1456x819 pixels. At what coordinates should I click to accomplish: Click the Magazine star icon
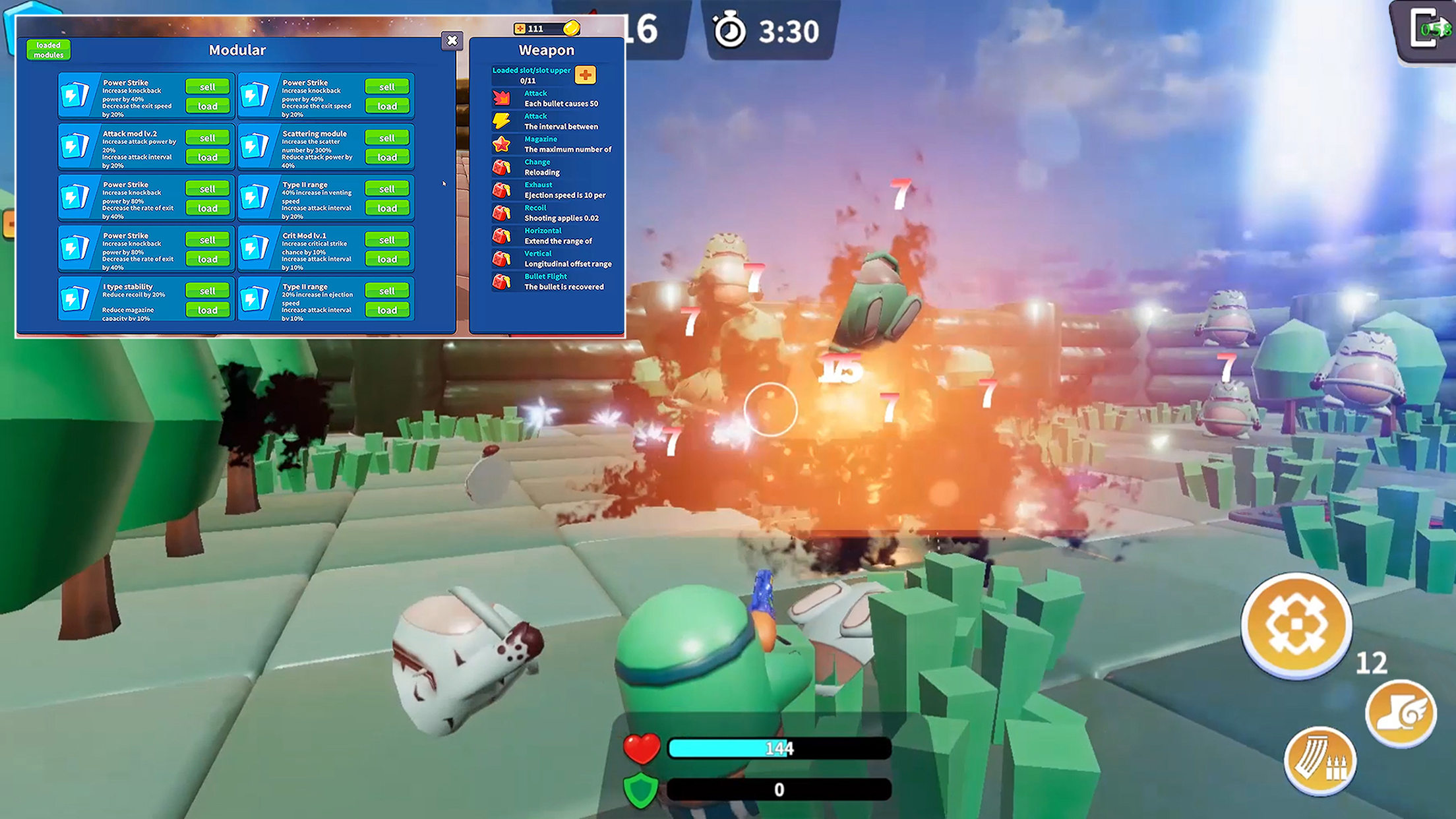(x=502, y=144)
